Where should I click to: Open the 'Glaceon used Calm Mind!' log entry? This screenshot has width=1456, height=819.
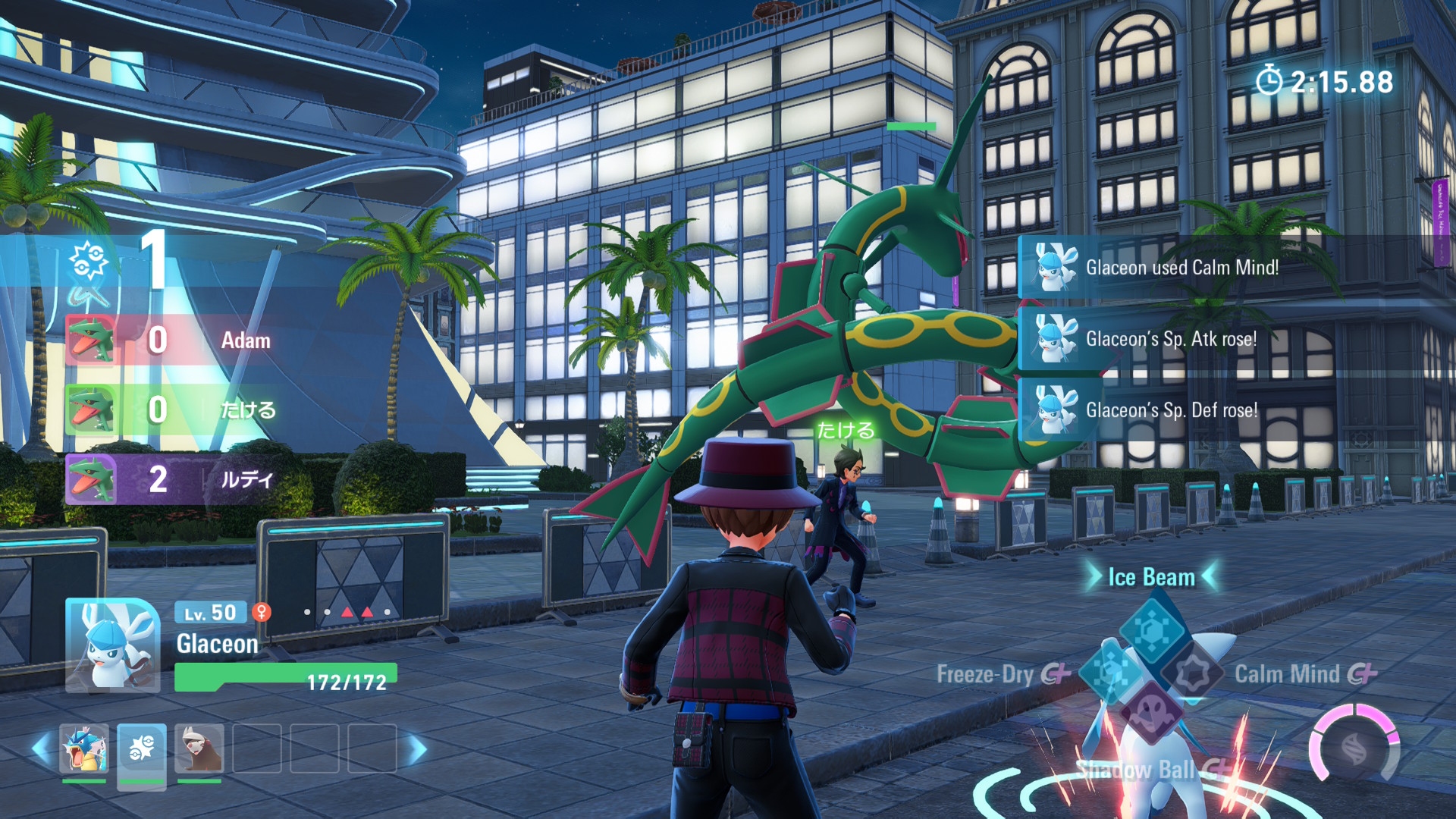tap(1181, 267)
